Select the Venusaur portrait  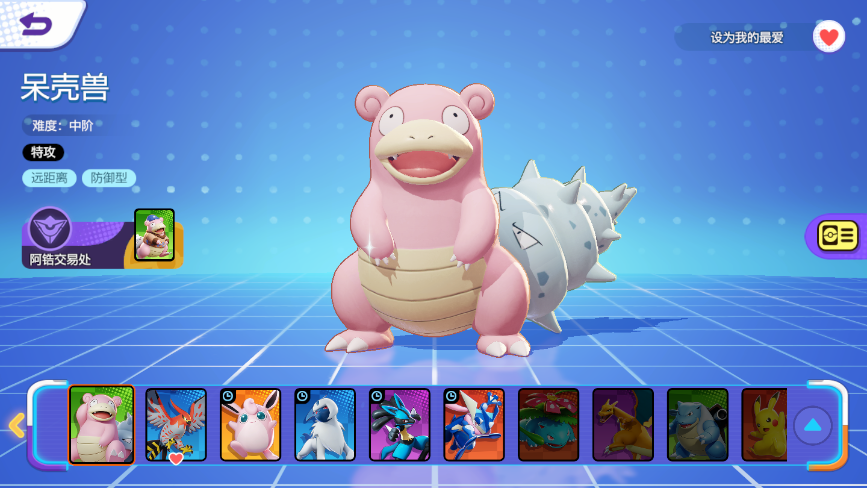point(548,425)
